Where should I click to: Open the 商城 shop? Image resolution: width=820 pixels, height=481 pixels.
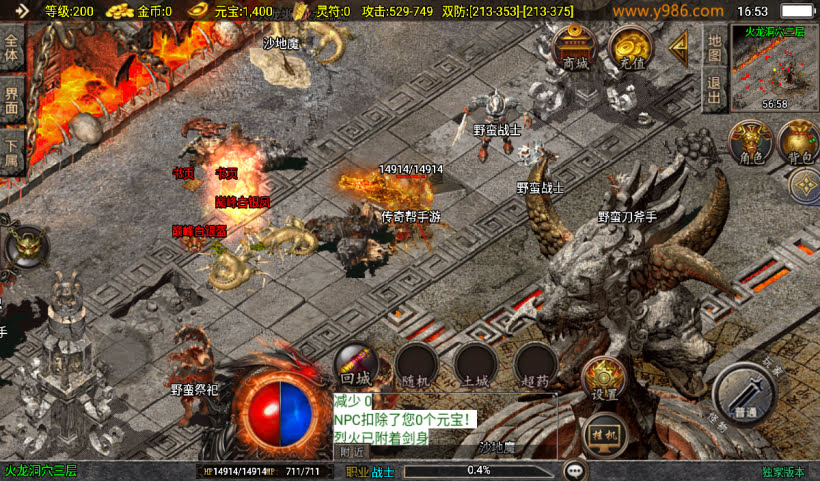576,48
